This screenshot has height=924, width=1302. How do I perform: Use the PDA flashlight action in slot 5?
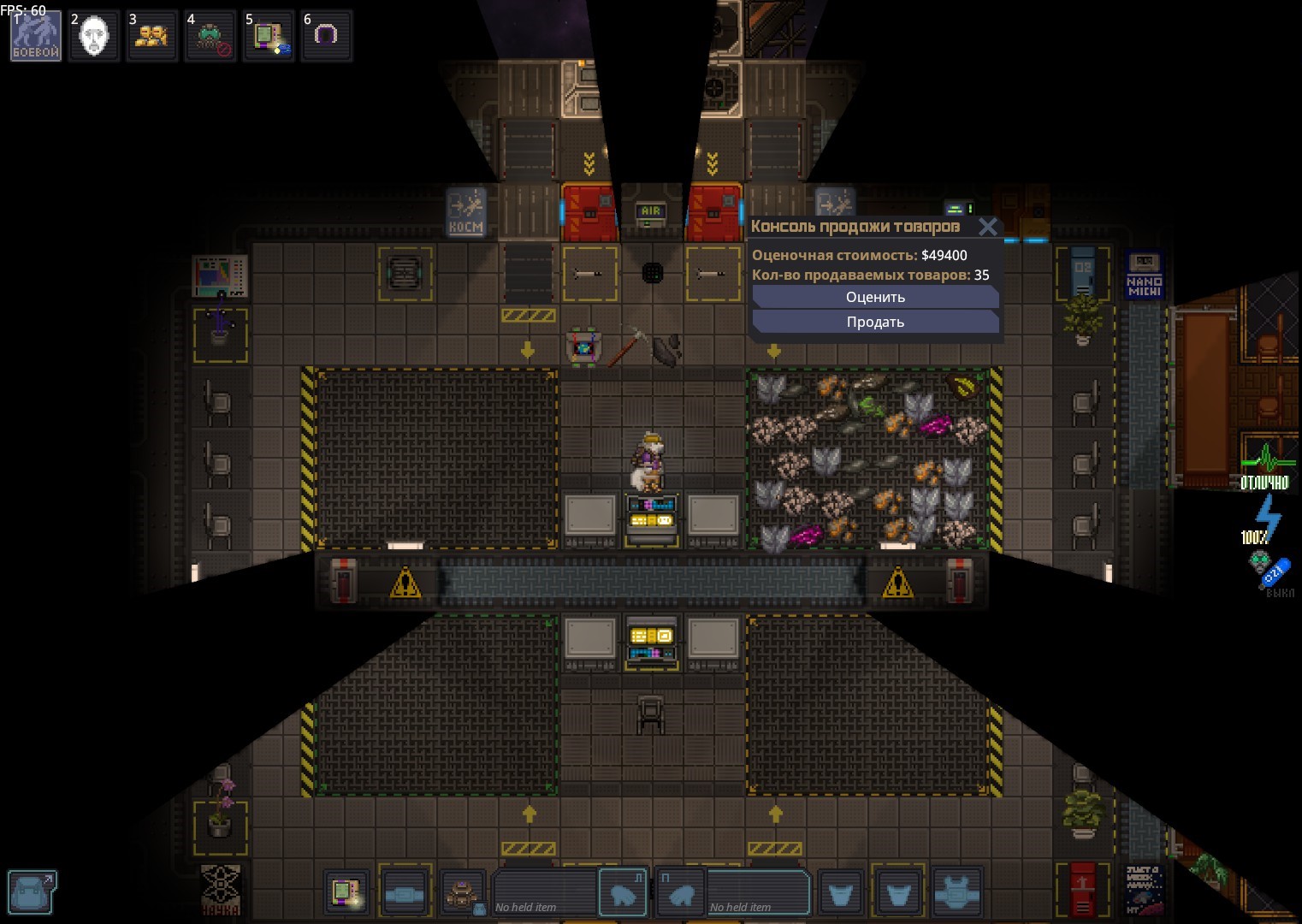pyautogui.click(x=269, y=36)
